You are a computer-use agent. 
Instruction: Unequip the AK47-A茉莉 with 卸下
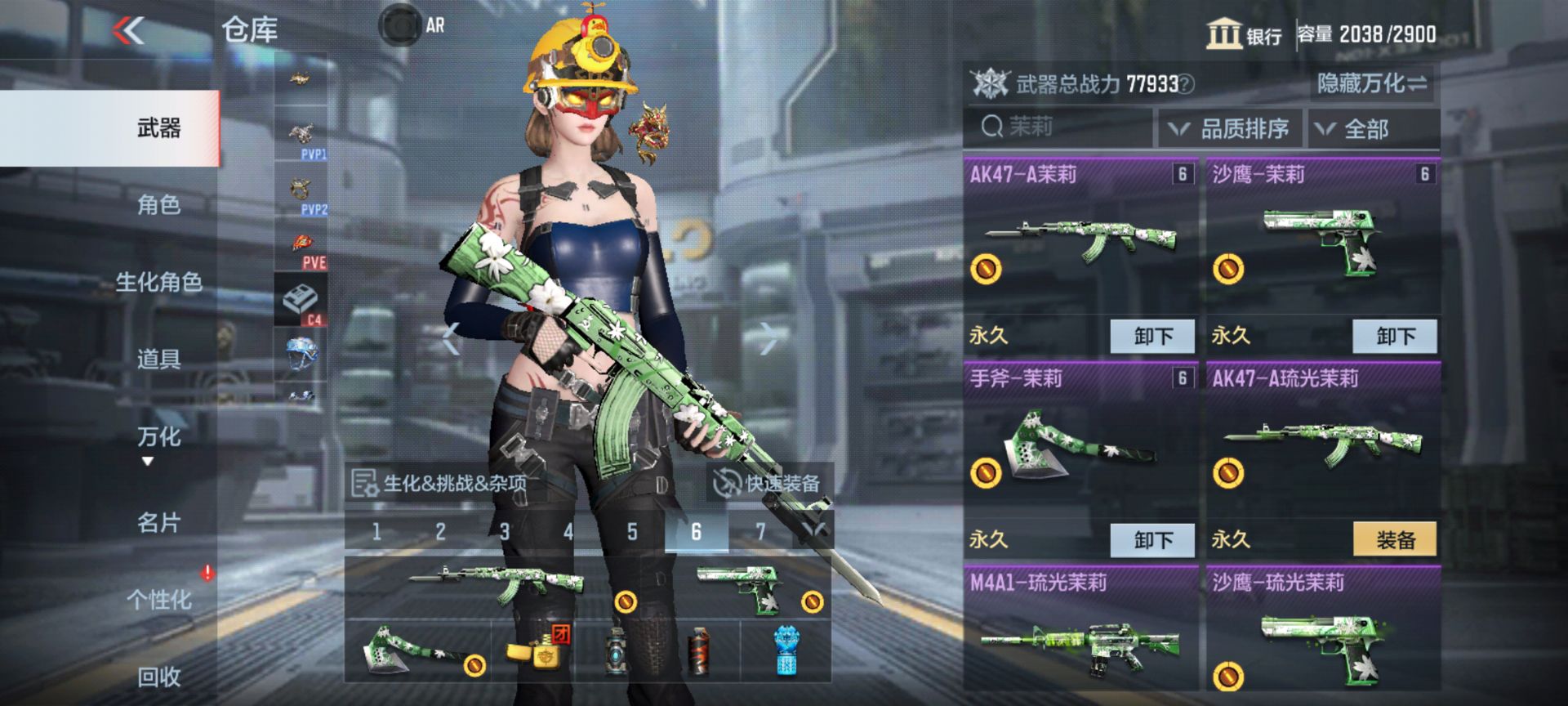(1152, 336)
